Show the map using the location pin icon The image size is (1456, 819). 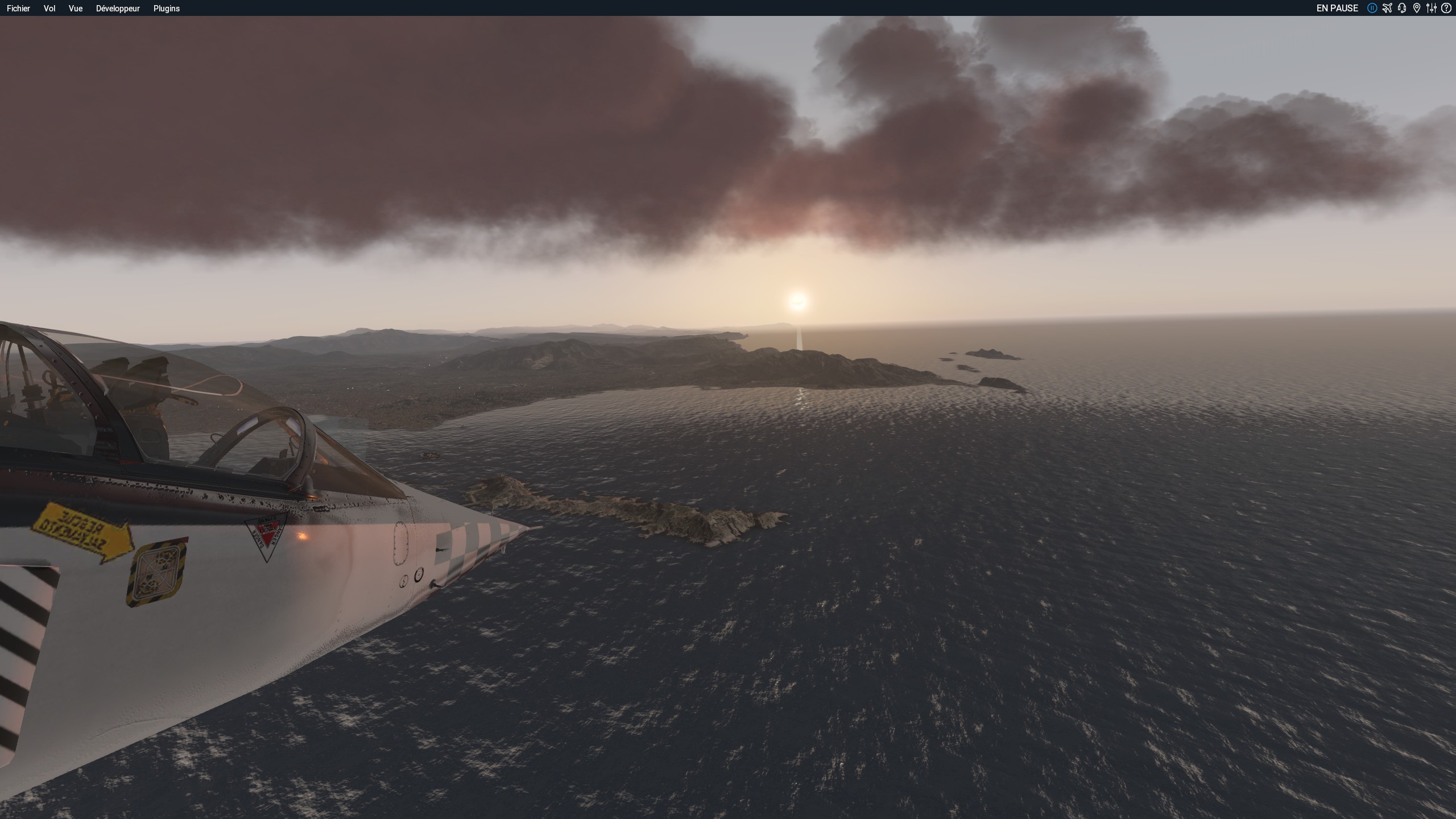[x=1417, y=8]
